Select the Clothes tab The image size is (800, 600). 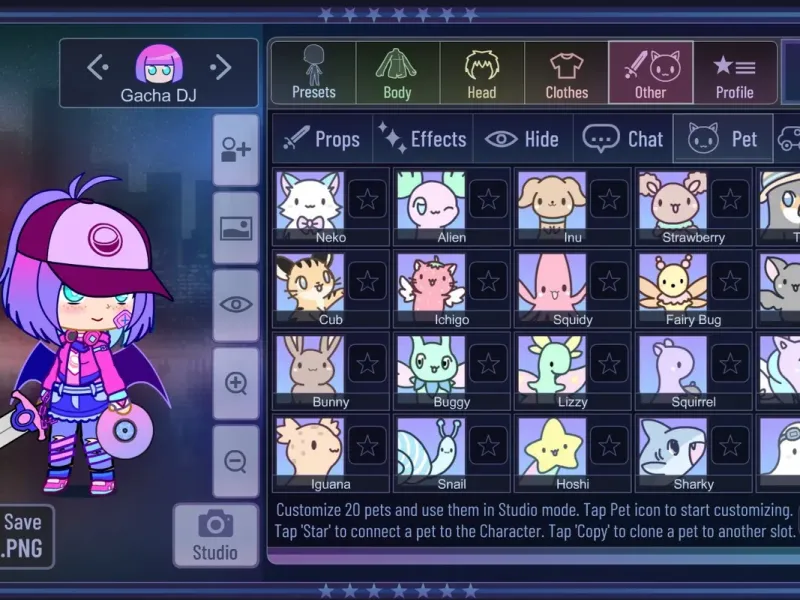[x=566, y=73]
